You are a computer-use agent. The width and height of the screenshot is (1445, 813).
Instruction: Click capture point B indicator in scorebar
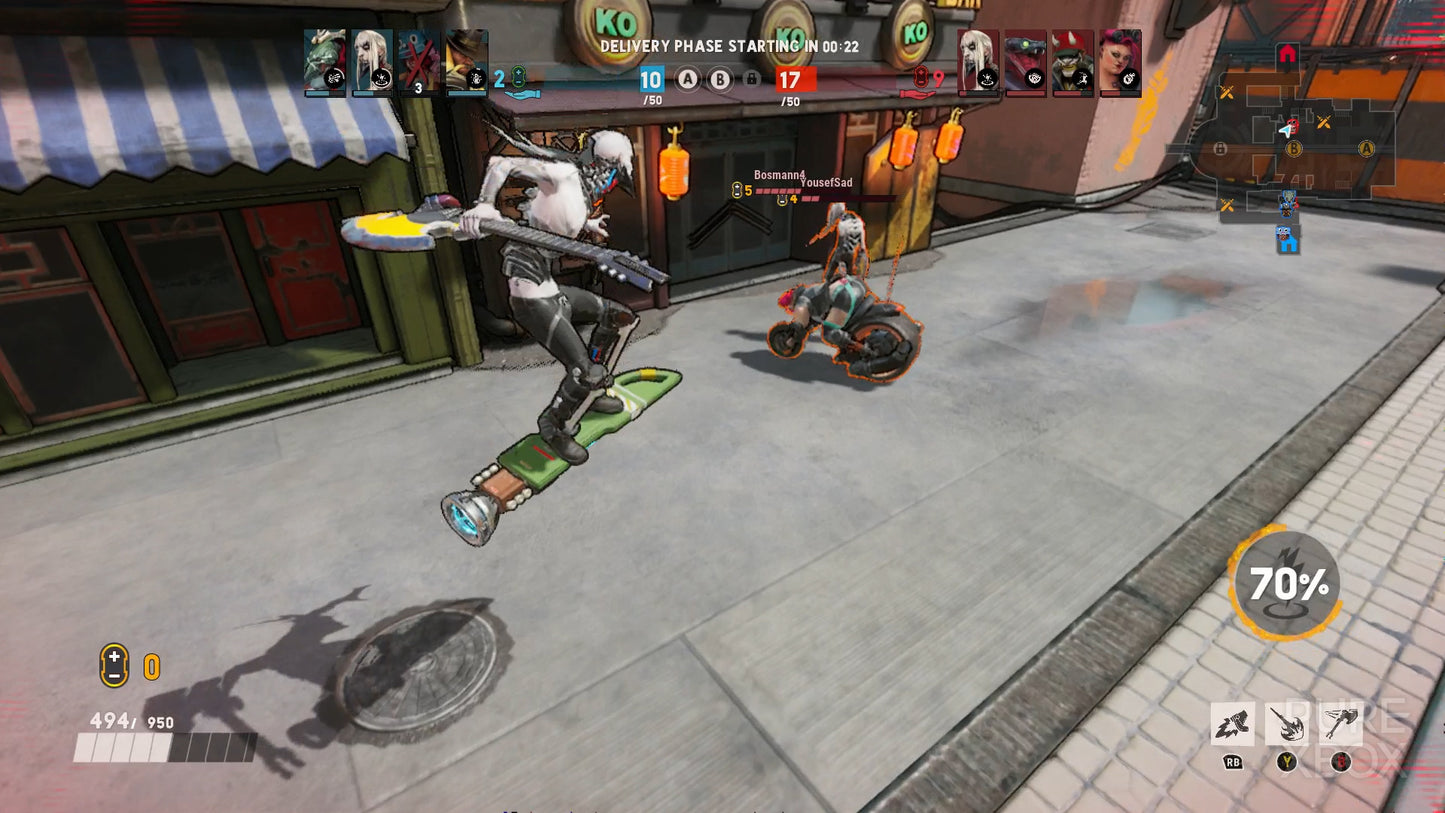pos(720,80)
